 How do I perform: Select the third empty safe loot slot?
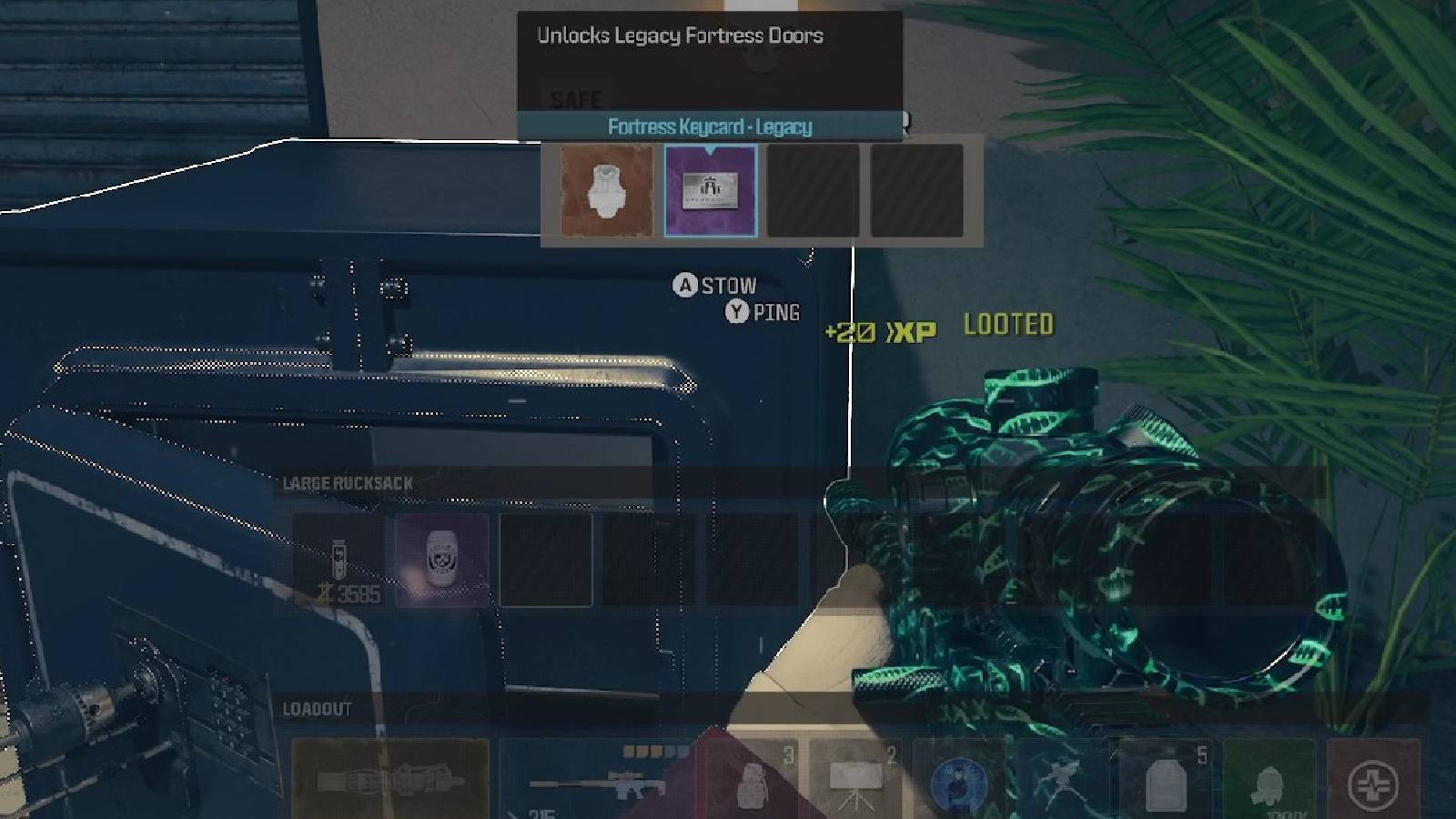pos(814,191)
